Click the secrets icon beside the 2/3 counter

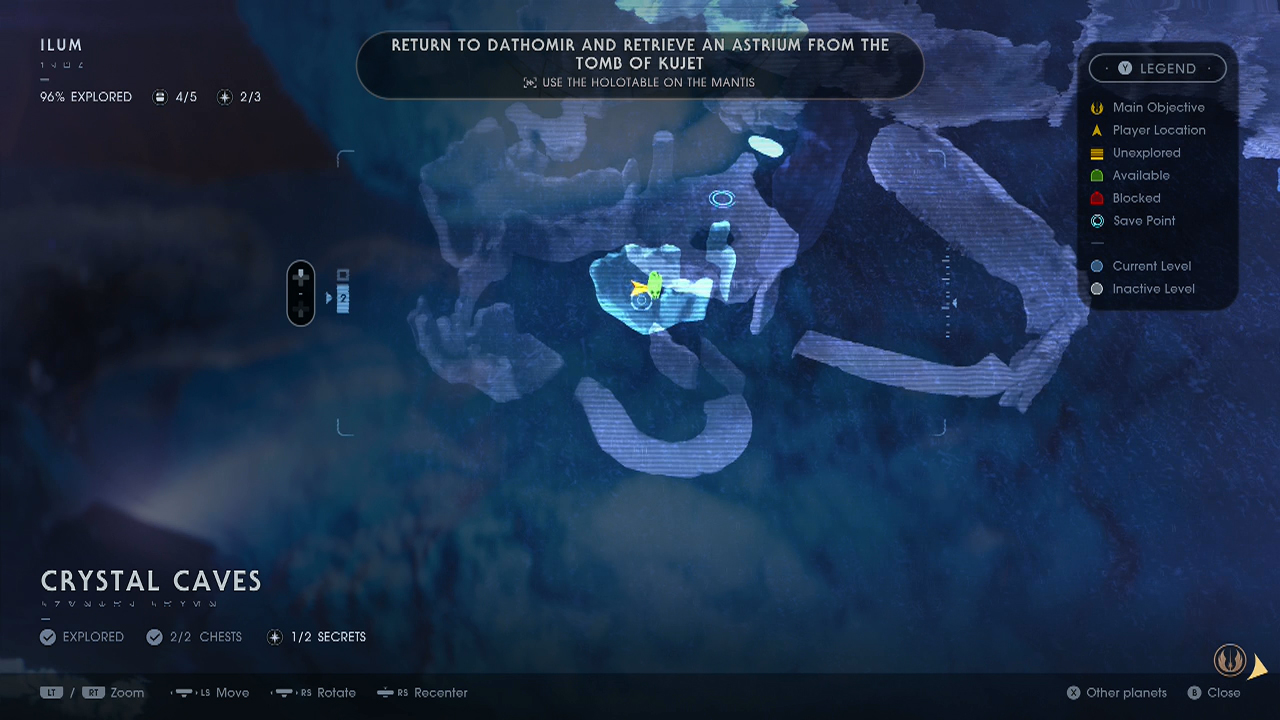click(x=224, y=97)
